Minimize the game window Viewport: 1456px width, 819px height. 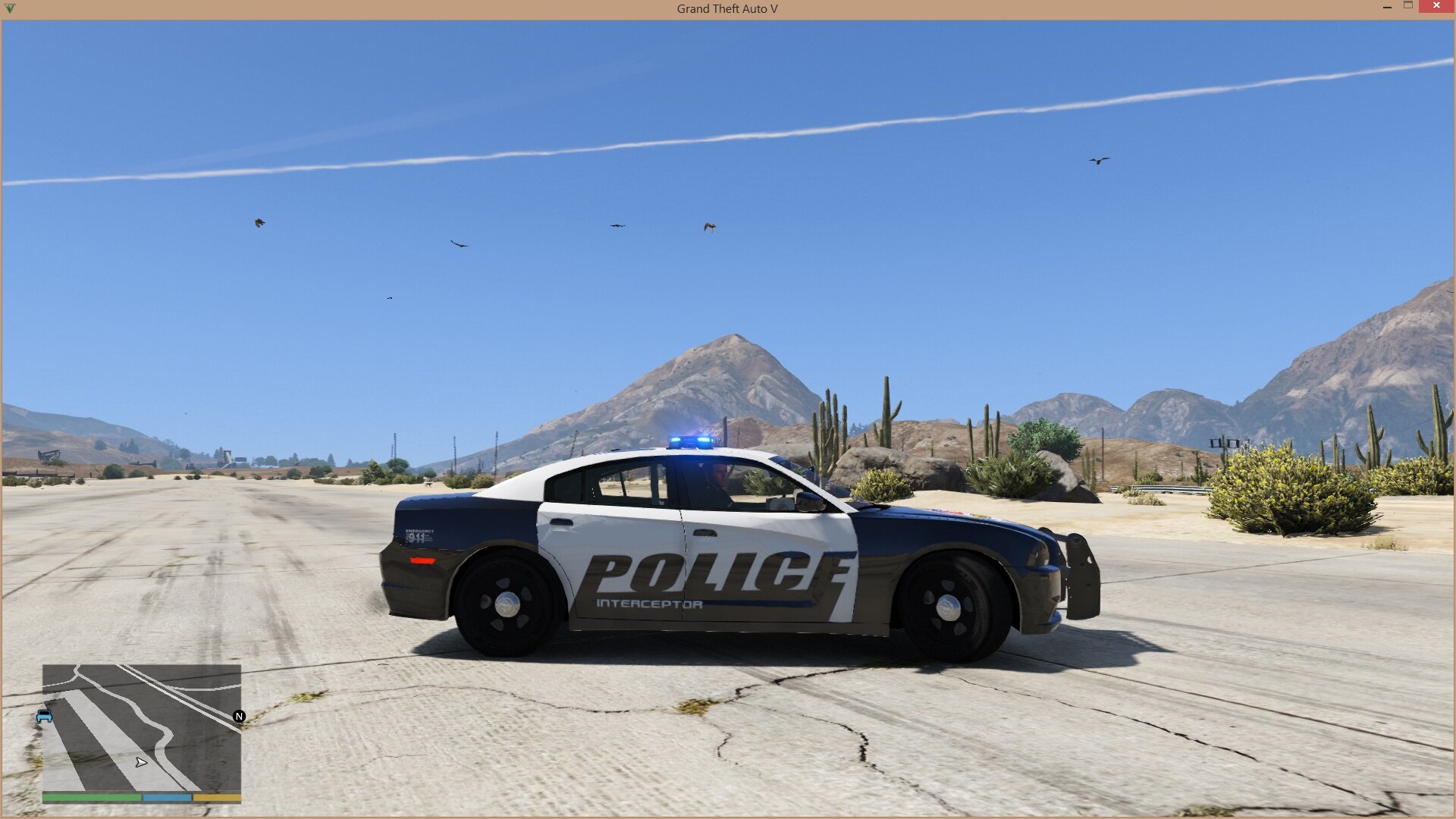pyautogui.click(x=1387, y=6)
